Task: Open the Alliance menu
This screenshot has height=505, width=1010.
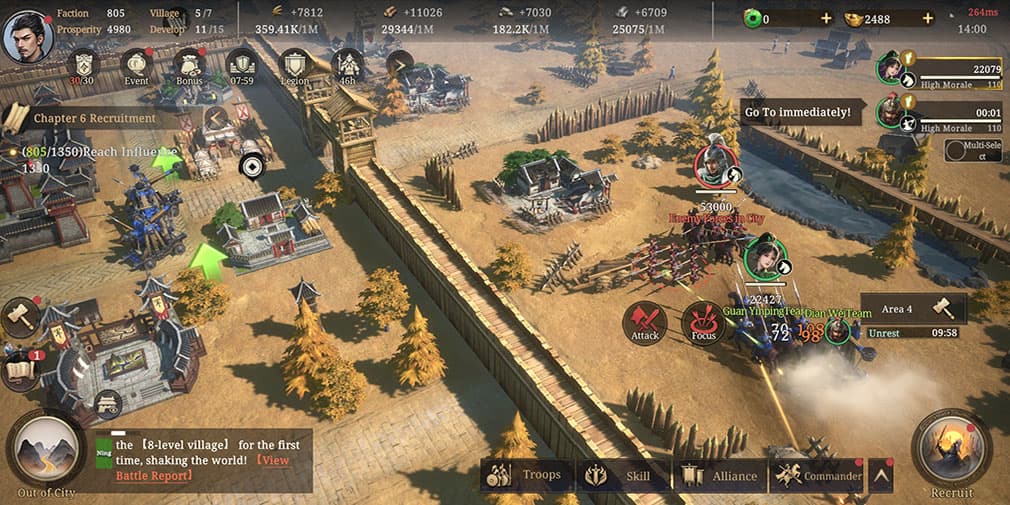Action: pyautogui.click(x=719, y=475)
